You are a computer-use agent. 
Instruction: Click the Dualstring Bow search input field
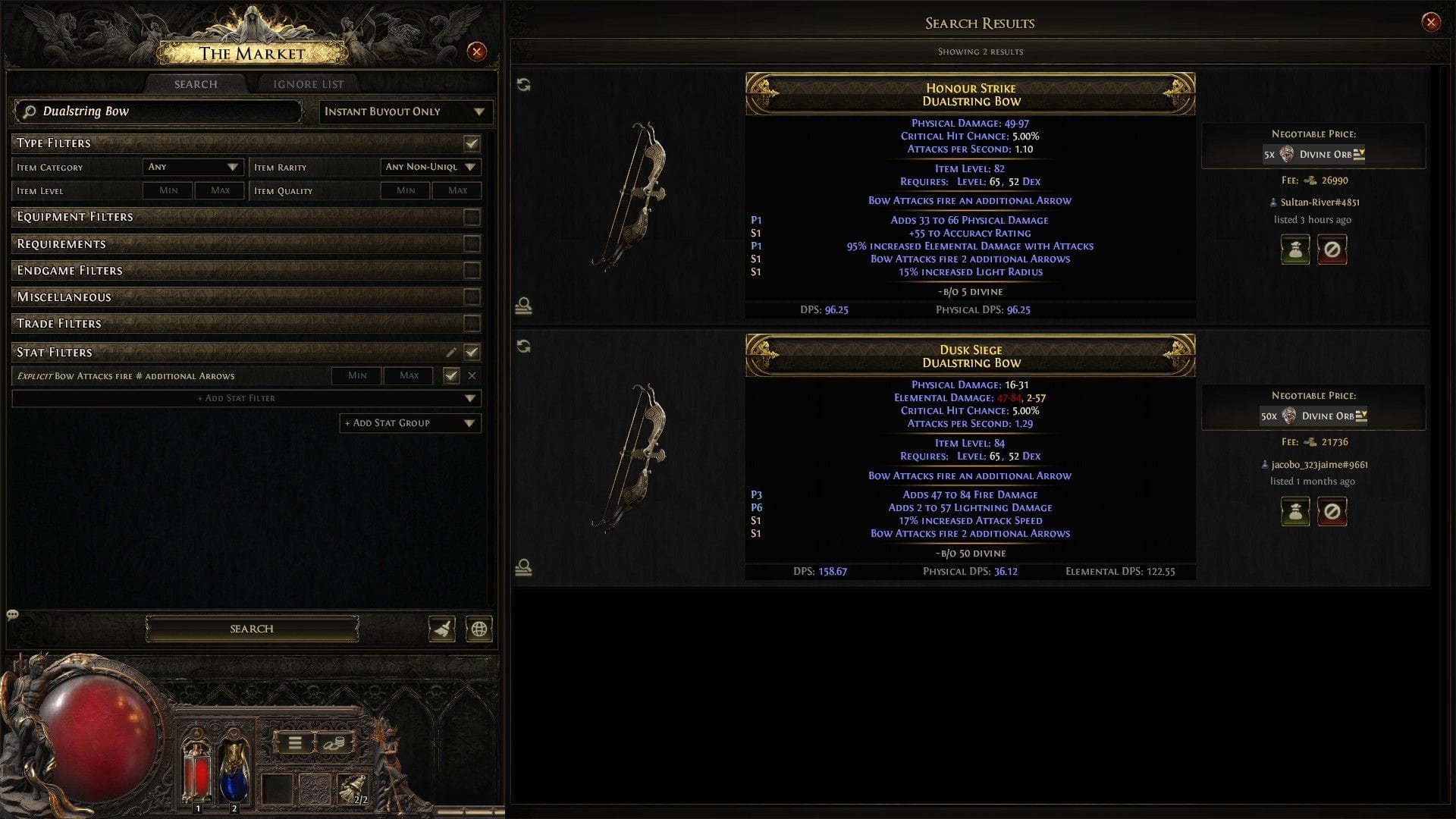tap(159, 111)
